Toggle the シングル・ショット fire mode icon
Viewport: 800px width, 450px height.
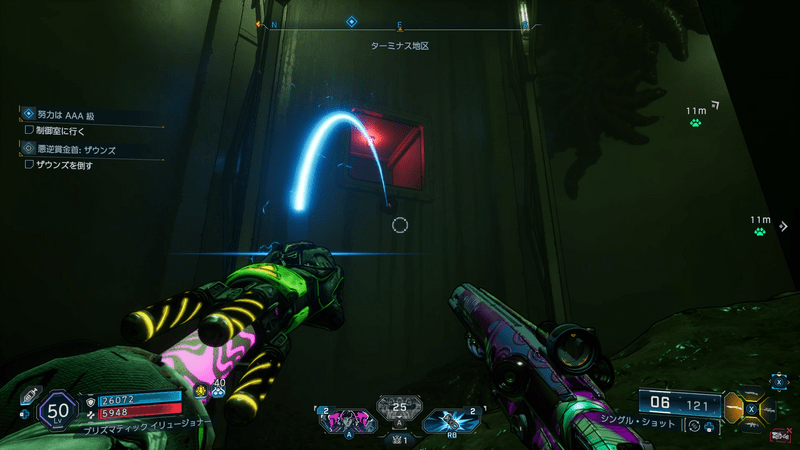point(692,427)
